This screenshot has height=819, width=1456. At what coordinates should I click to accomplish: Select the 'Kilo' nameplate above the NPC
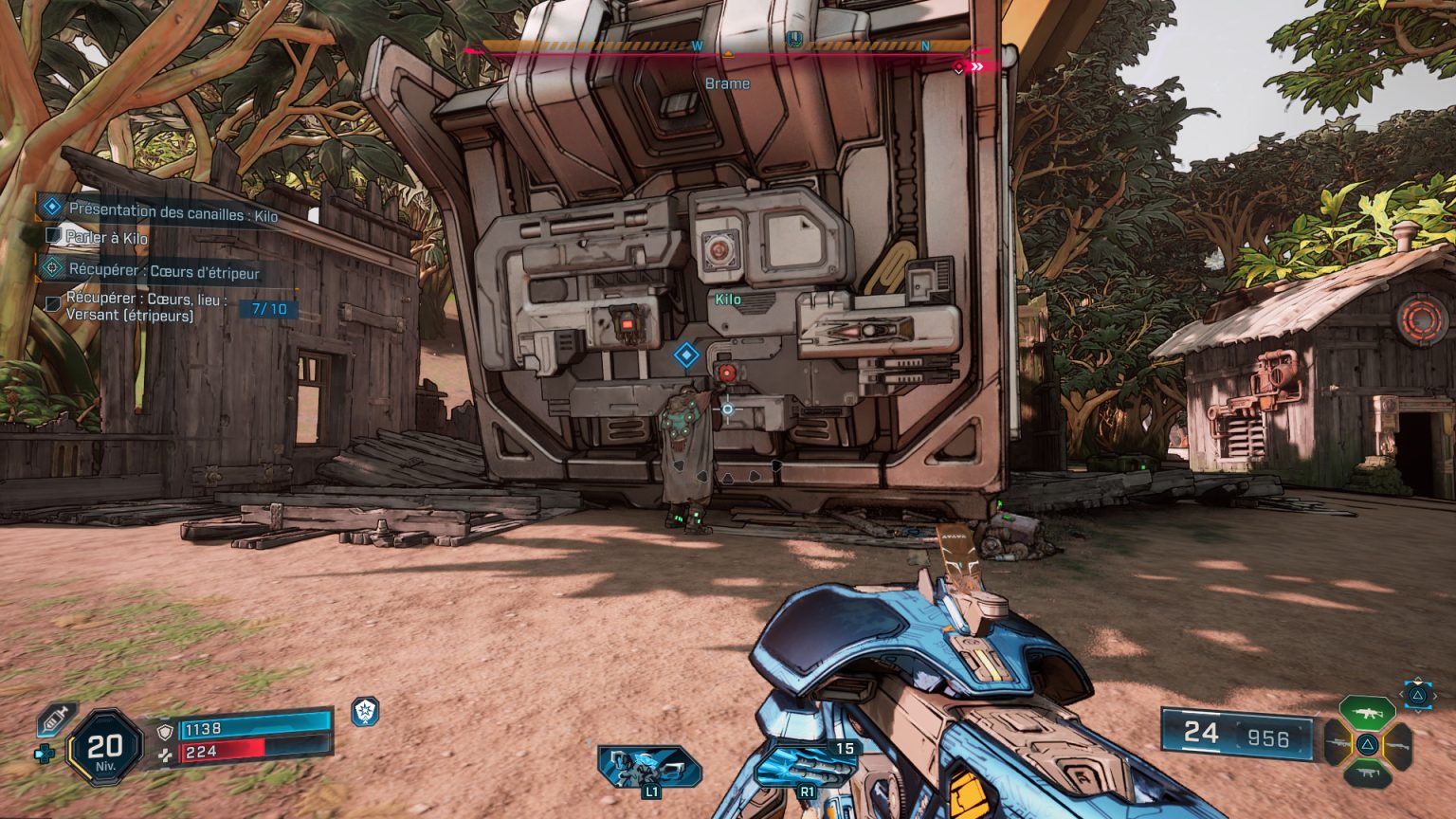pyautogui.click(x=730, y=297)
